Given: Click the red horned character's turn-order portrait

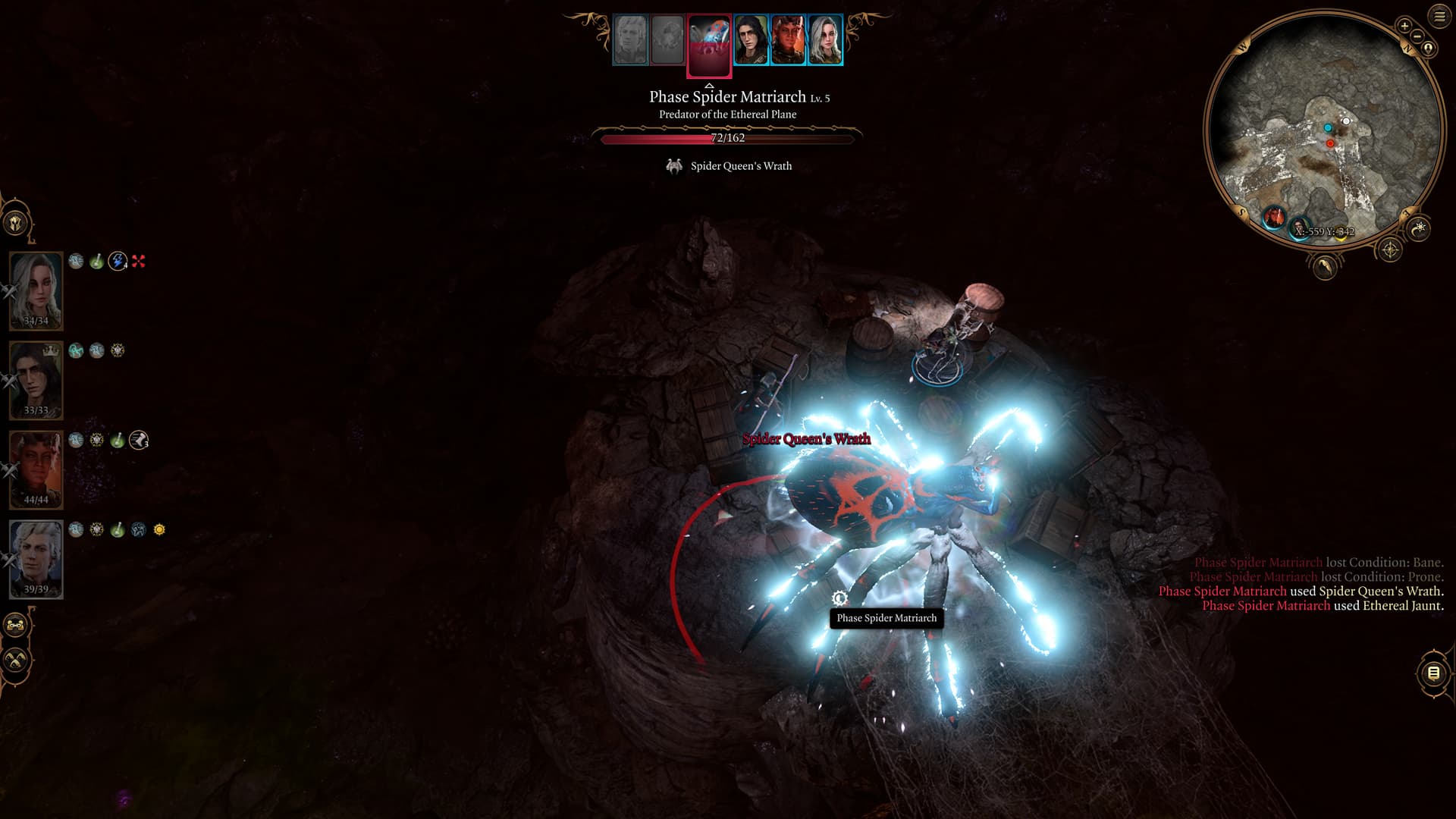Looking at the screenshot, I should pos(788,39).
